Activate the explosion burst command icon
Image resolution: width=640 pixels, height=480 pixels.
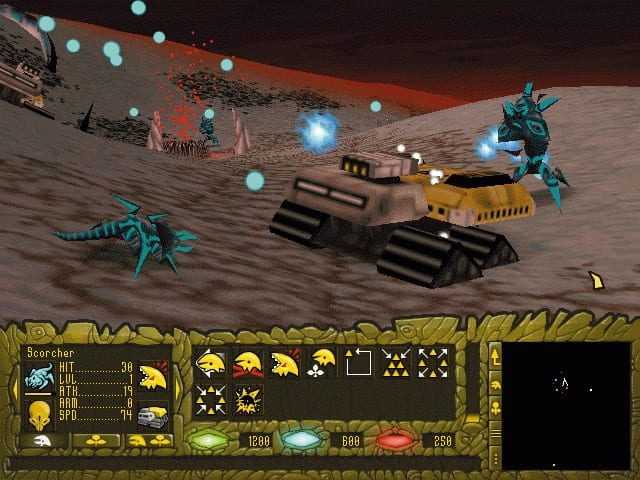[247, 400]
